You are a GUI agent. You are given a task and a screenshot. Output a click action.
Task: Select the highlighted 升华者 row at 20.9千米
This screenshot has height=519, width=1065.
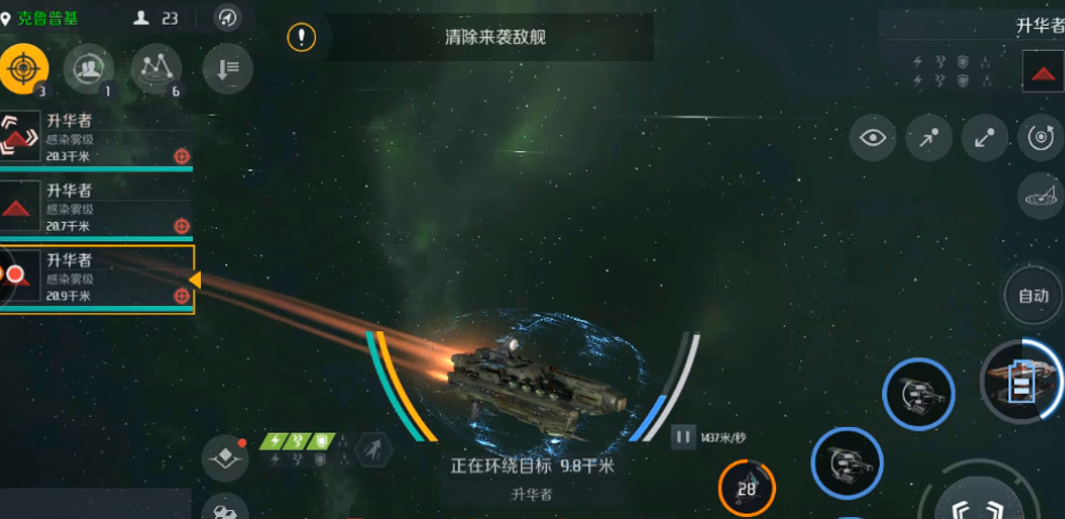coord(96,278)
